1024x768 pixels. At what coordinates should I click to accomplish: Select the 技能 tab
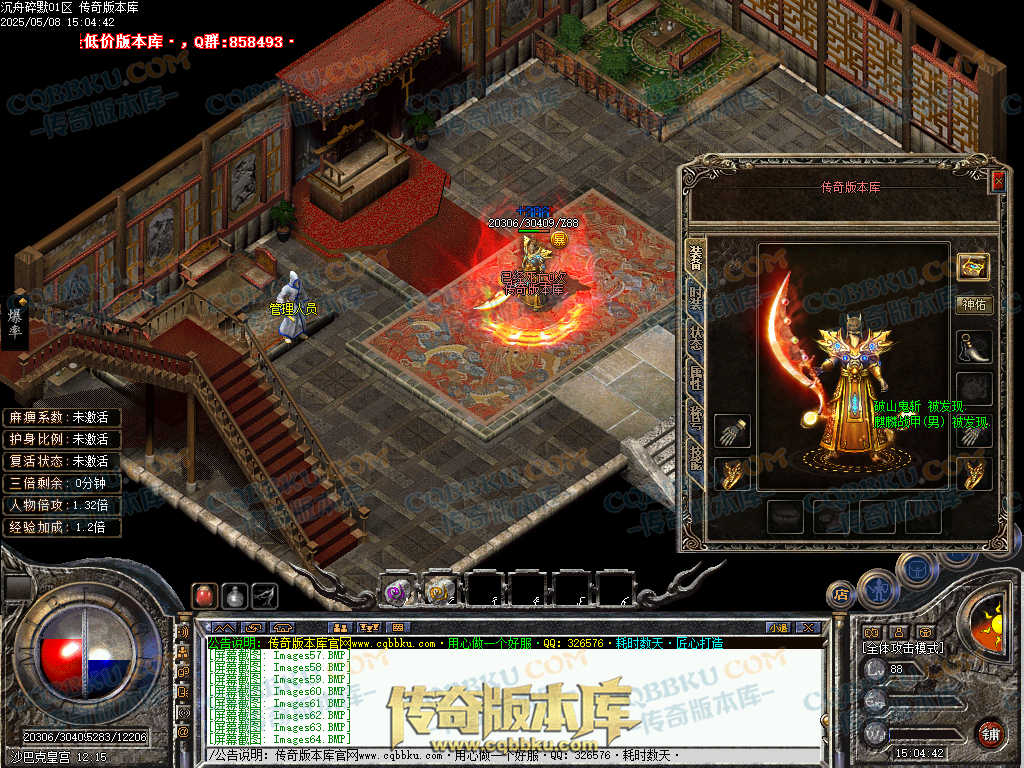click(x=695, y=455)
